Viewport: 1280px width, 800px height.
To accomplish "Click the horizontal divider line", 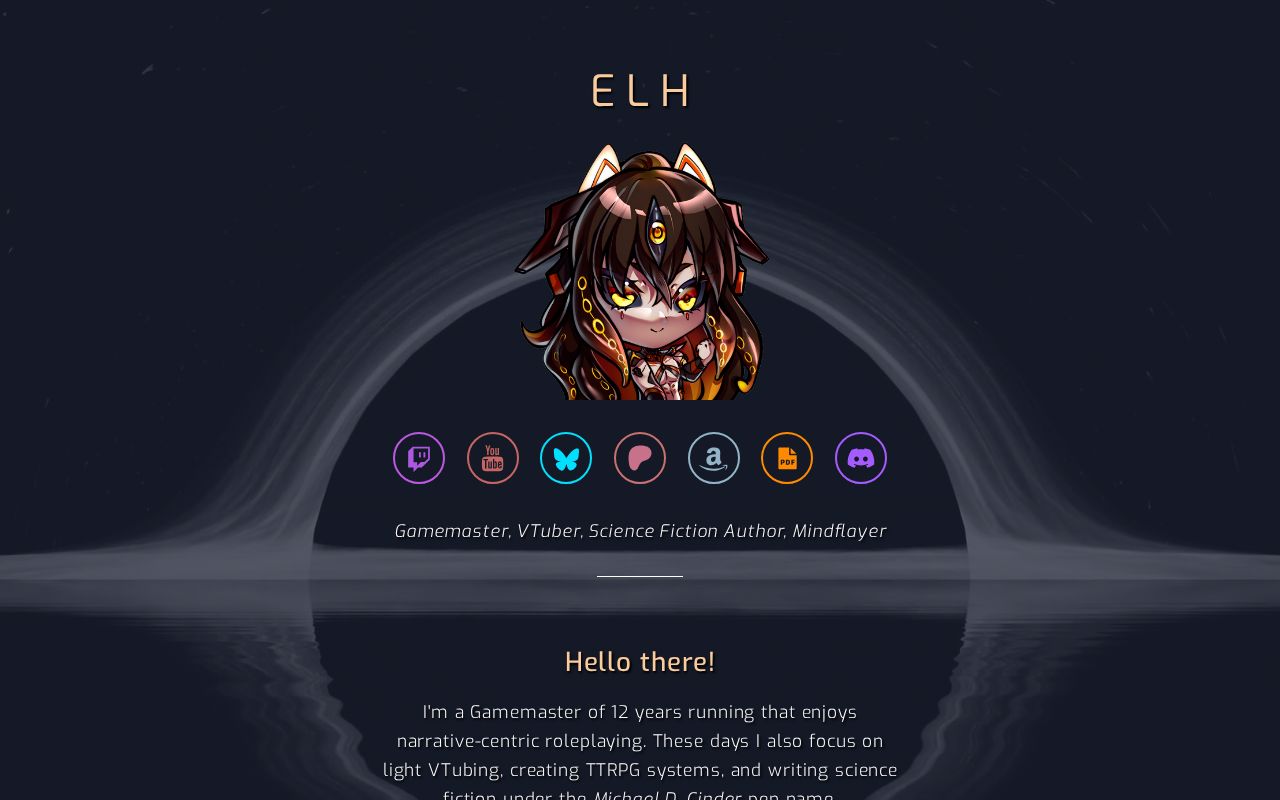I will point(640,576).
